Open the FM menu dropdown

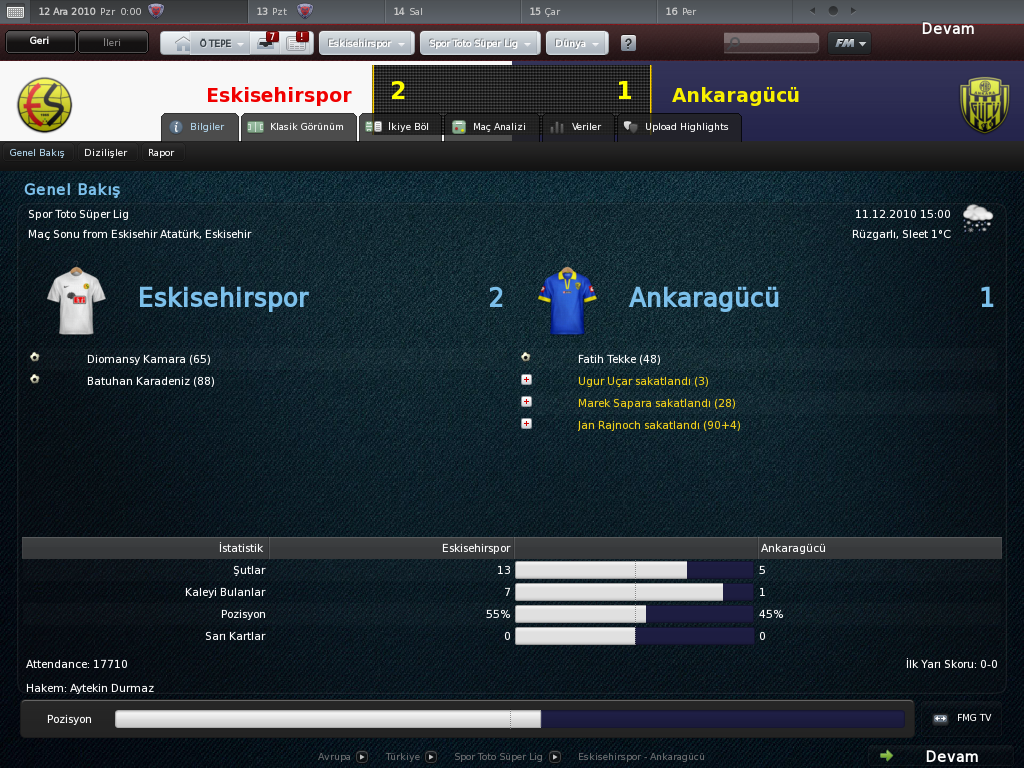pyautogui.click(x=849, y=43)
